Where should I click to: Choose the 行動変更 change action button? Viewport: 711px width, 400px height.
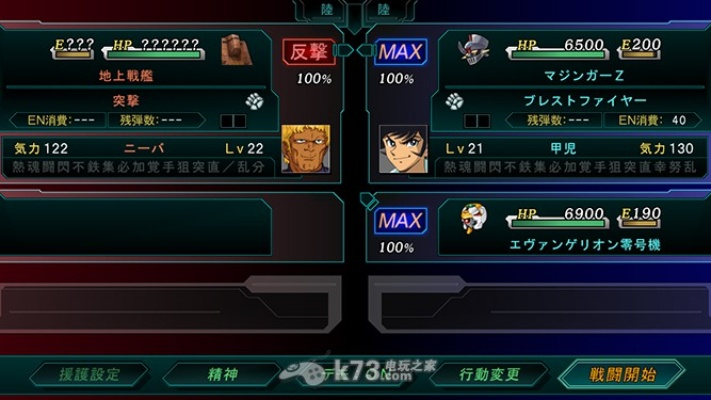489,375
